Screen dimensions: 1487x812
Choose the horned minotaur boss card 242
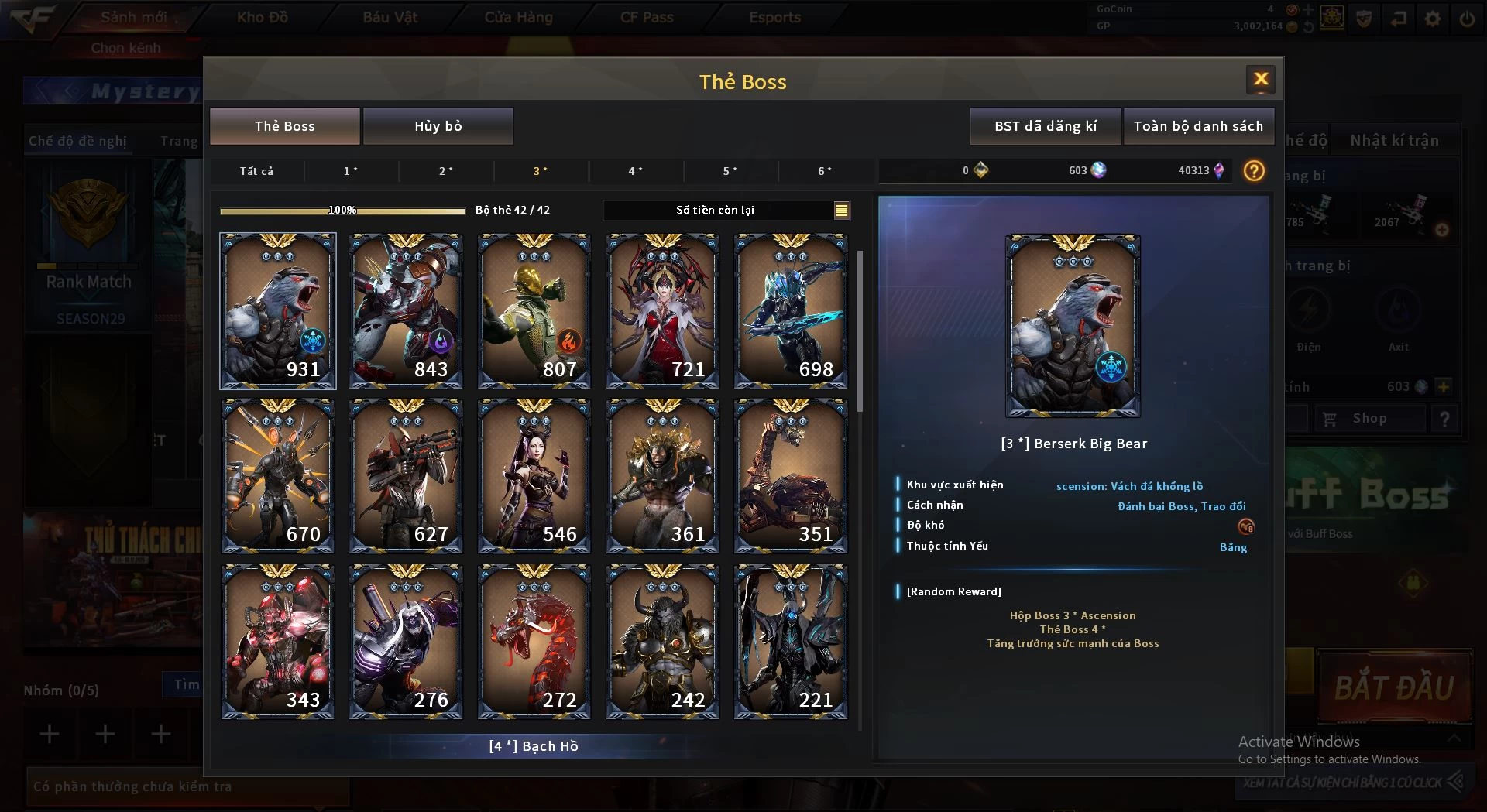pyautogui.click(x=662, y=642)
